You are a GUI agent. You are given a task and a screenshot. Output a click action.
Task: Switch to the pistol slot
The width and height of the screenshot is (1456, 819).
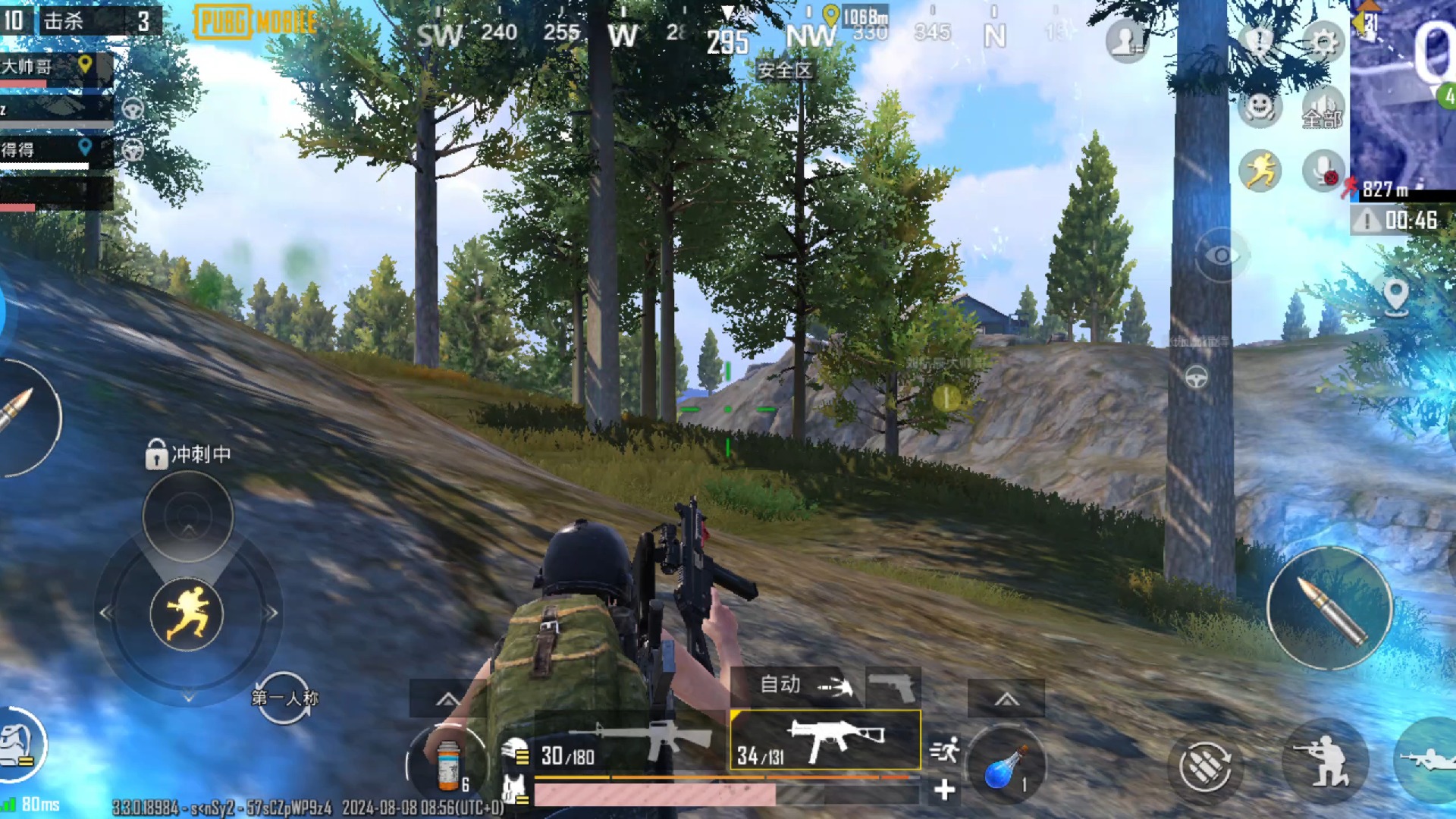click(x=893, y=687)
